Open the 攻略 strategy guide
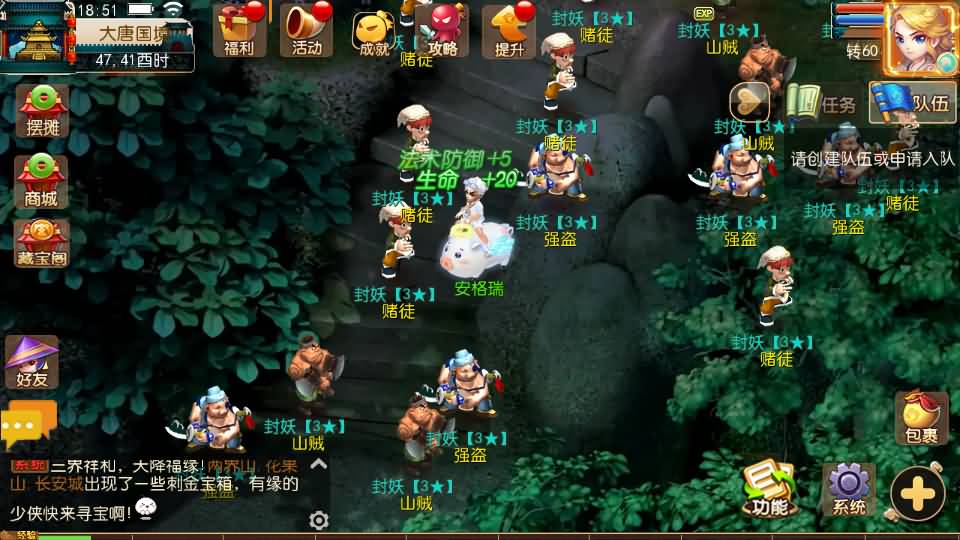Viewport: 960px width, 540px height. pyautogui.click(x=441, y=30)
